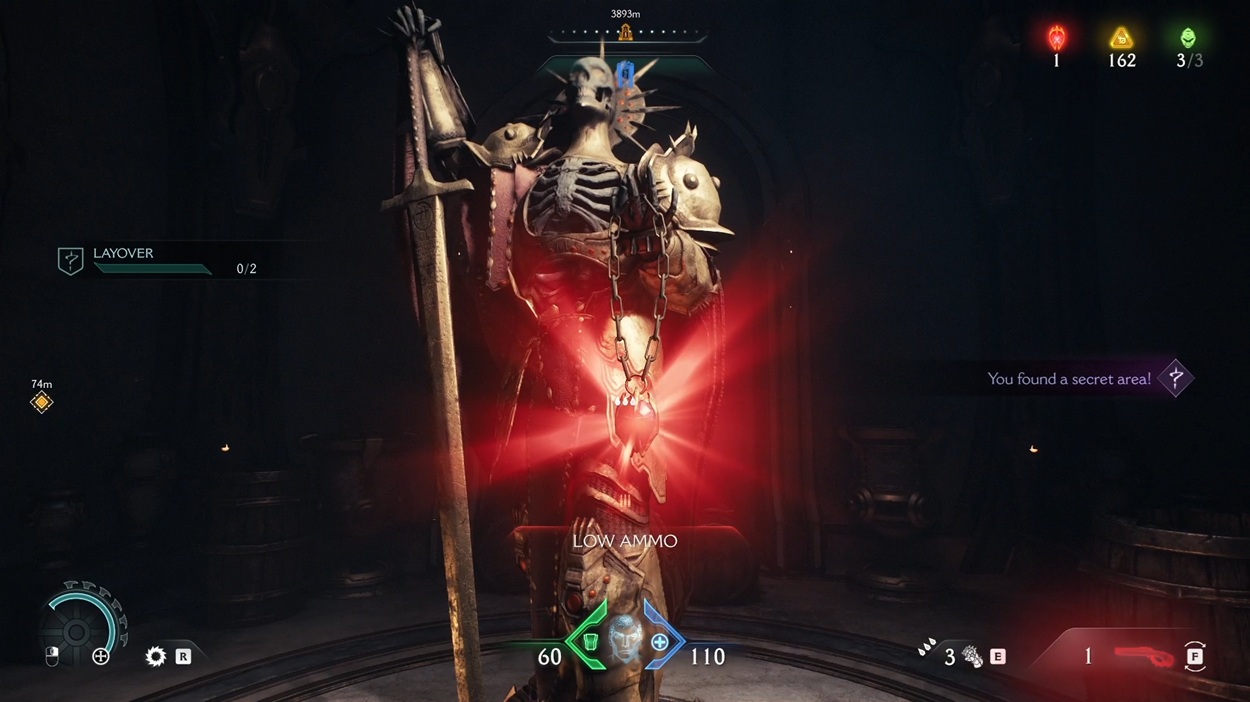Use the gauntlet fist ability icon
The height and width of the screenshot is (702, 1250).
point(972,657)
